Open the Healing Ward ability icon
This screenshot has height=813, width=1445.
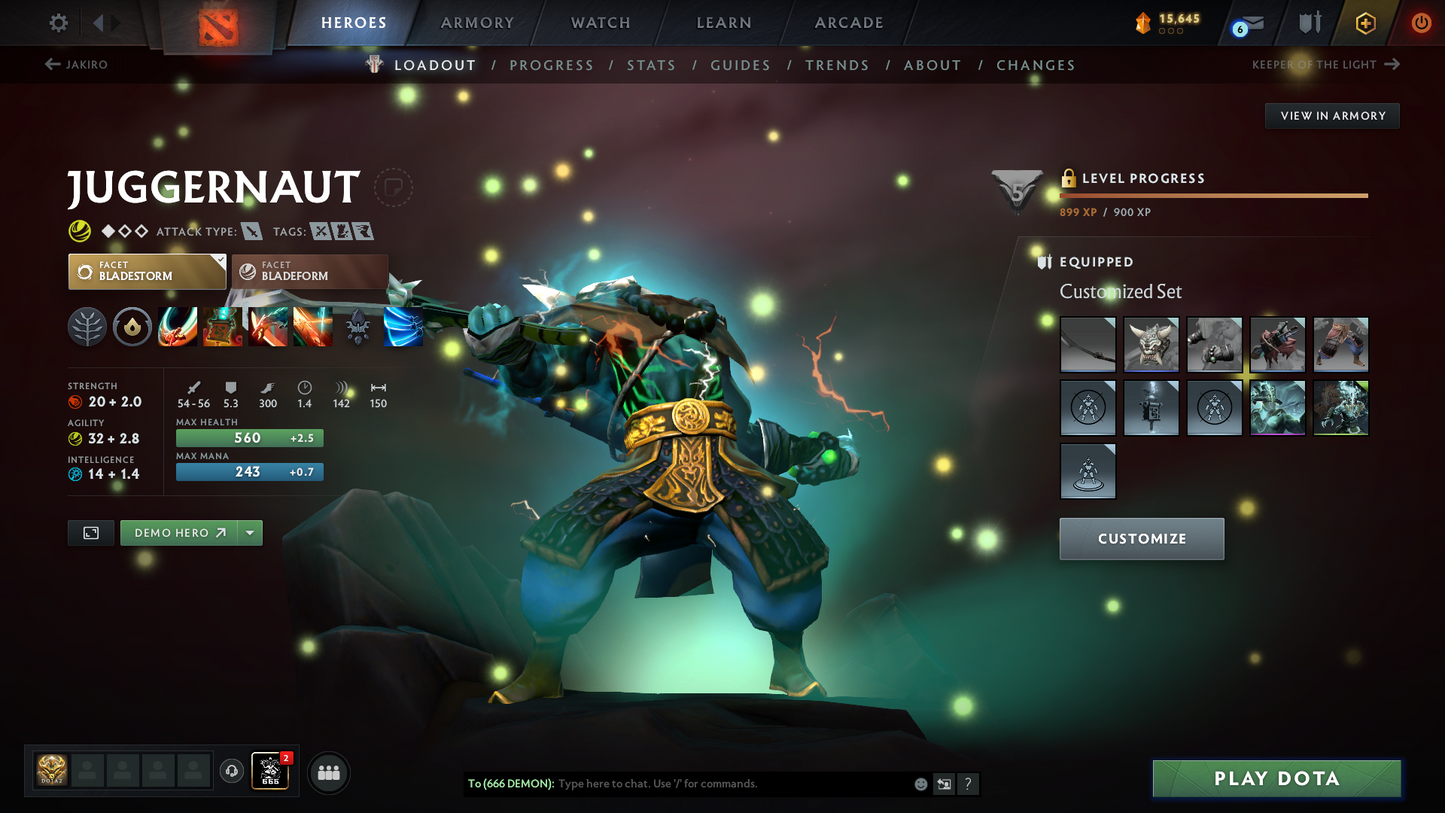(223, 326)
